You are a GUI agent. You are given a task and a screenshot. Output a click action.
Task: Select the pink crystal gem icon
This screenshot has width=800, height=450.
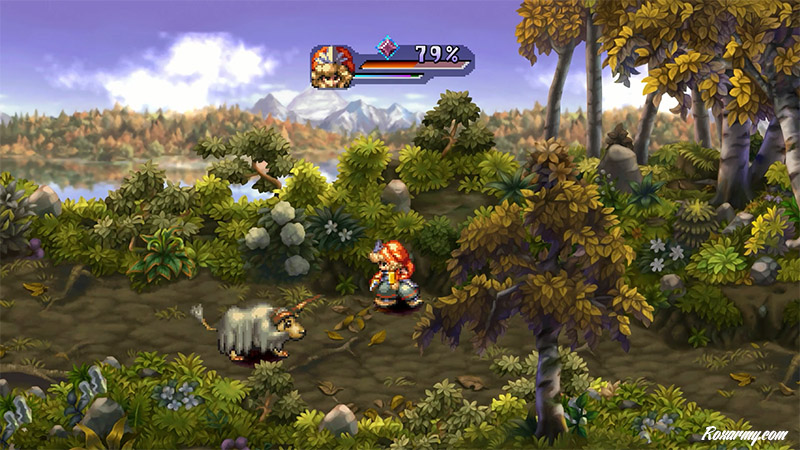tap(386, 48)
